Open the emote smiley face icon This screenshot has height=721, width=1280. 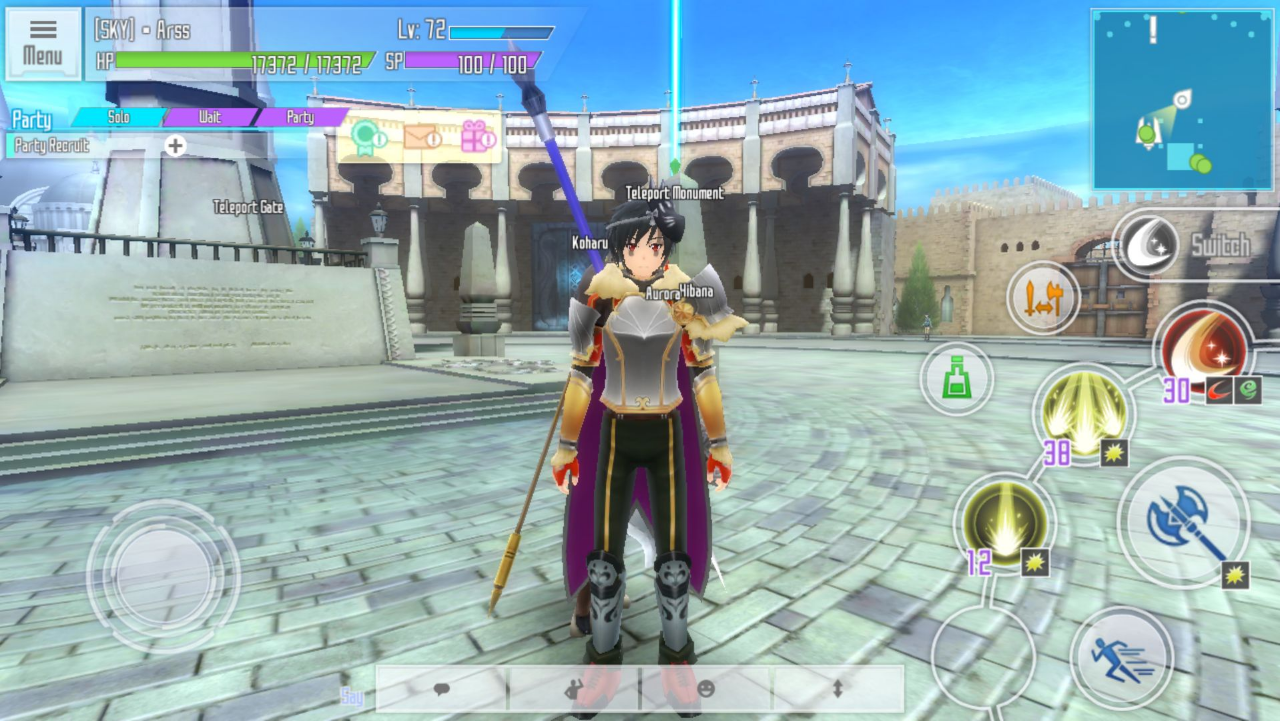pyautogui.click(x=705, y=689)
